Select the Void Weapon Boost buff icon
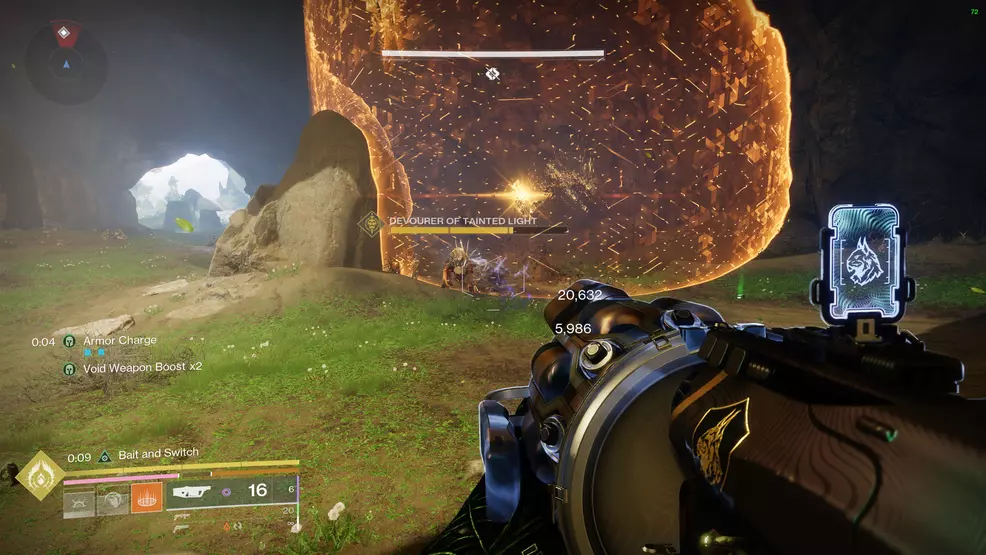This screenshot has height=555, width=986. pos(69,368)
